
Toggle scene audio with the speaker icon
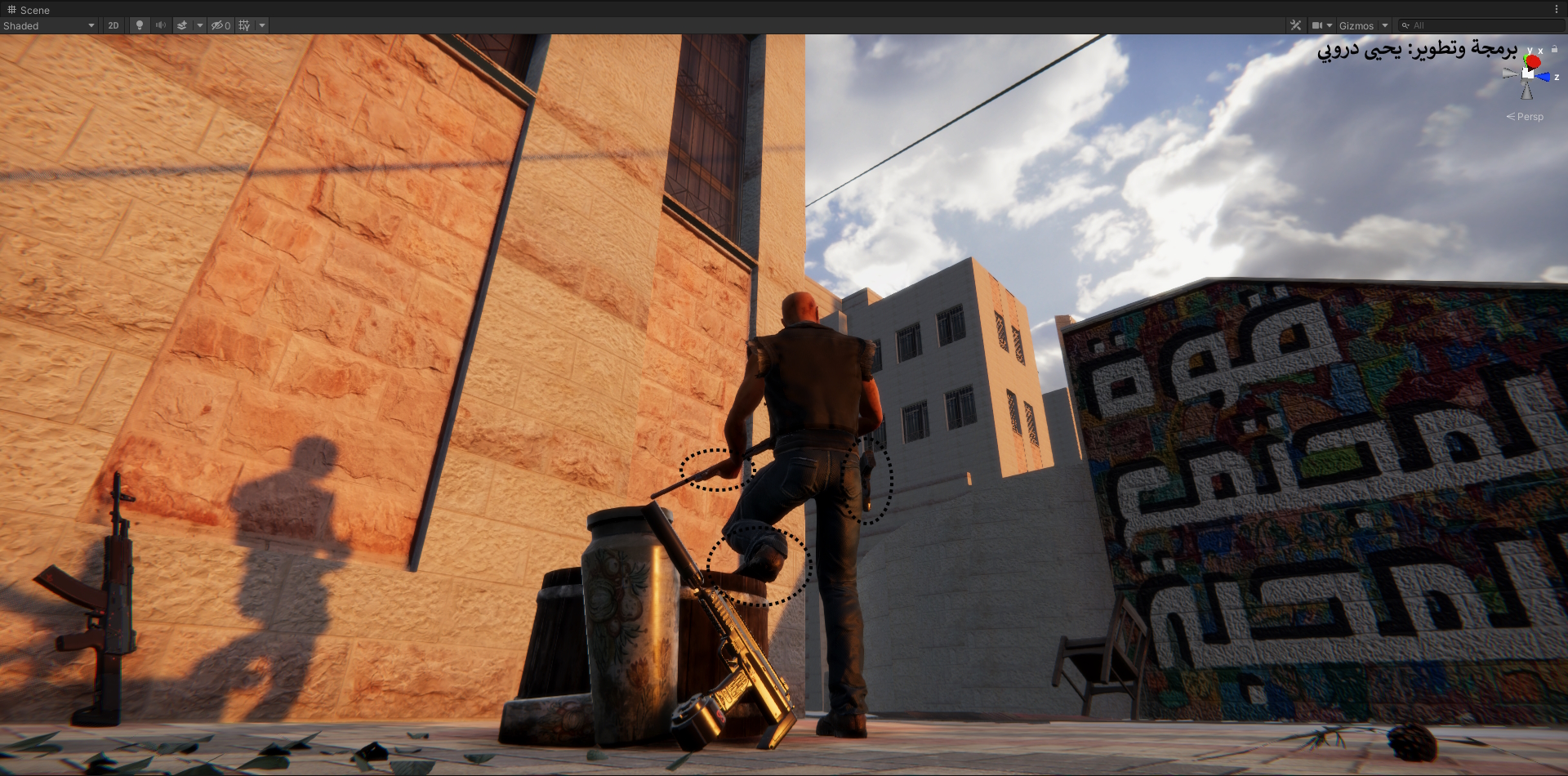(x=161, y=25)
